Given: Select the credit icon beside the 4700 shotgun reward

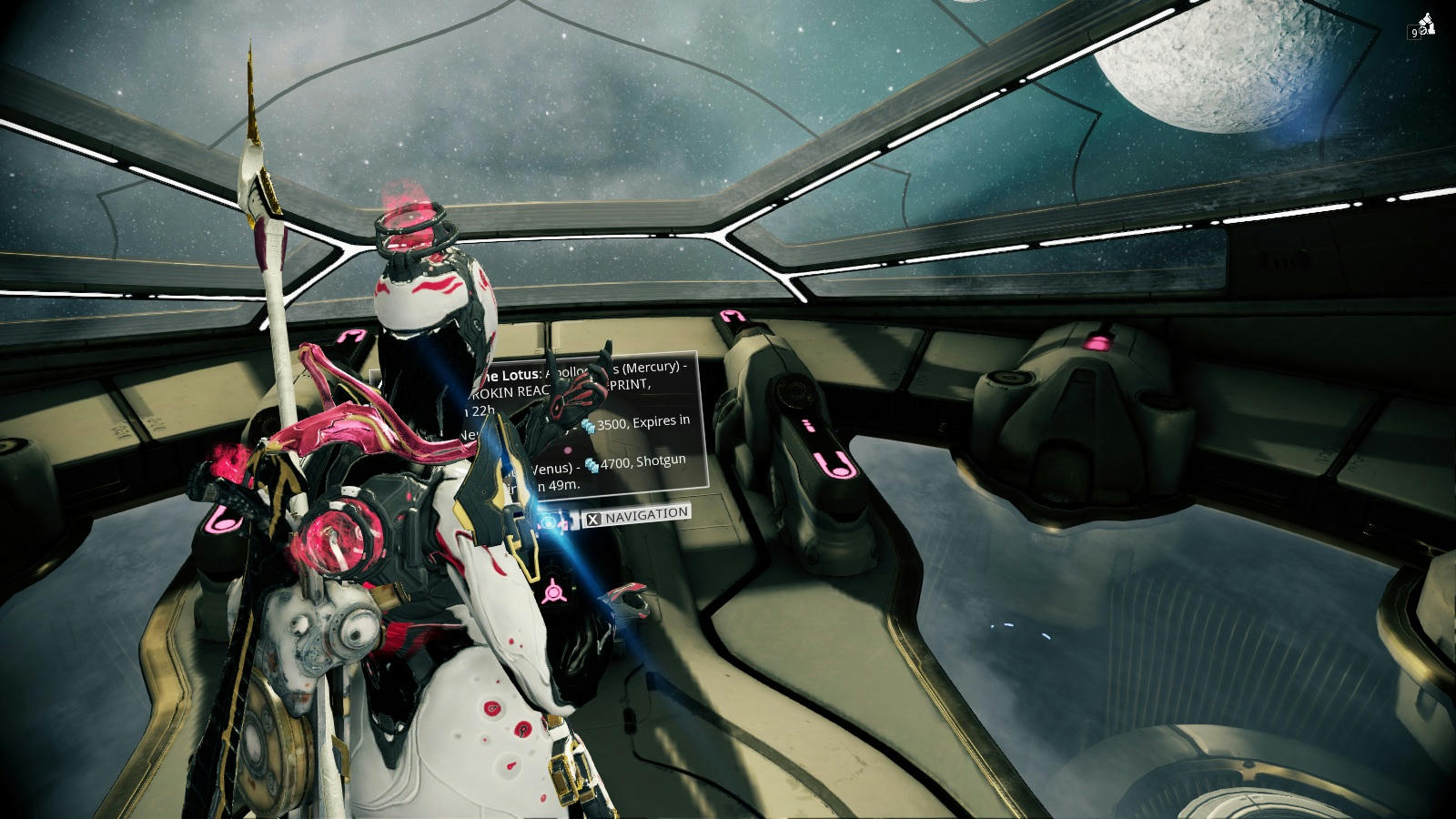Looking at the screenshot, I should 591,466.
